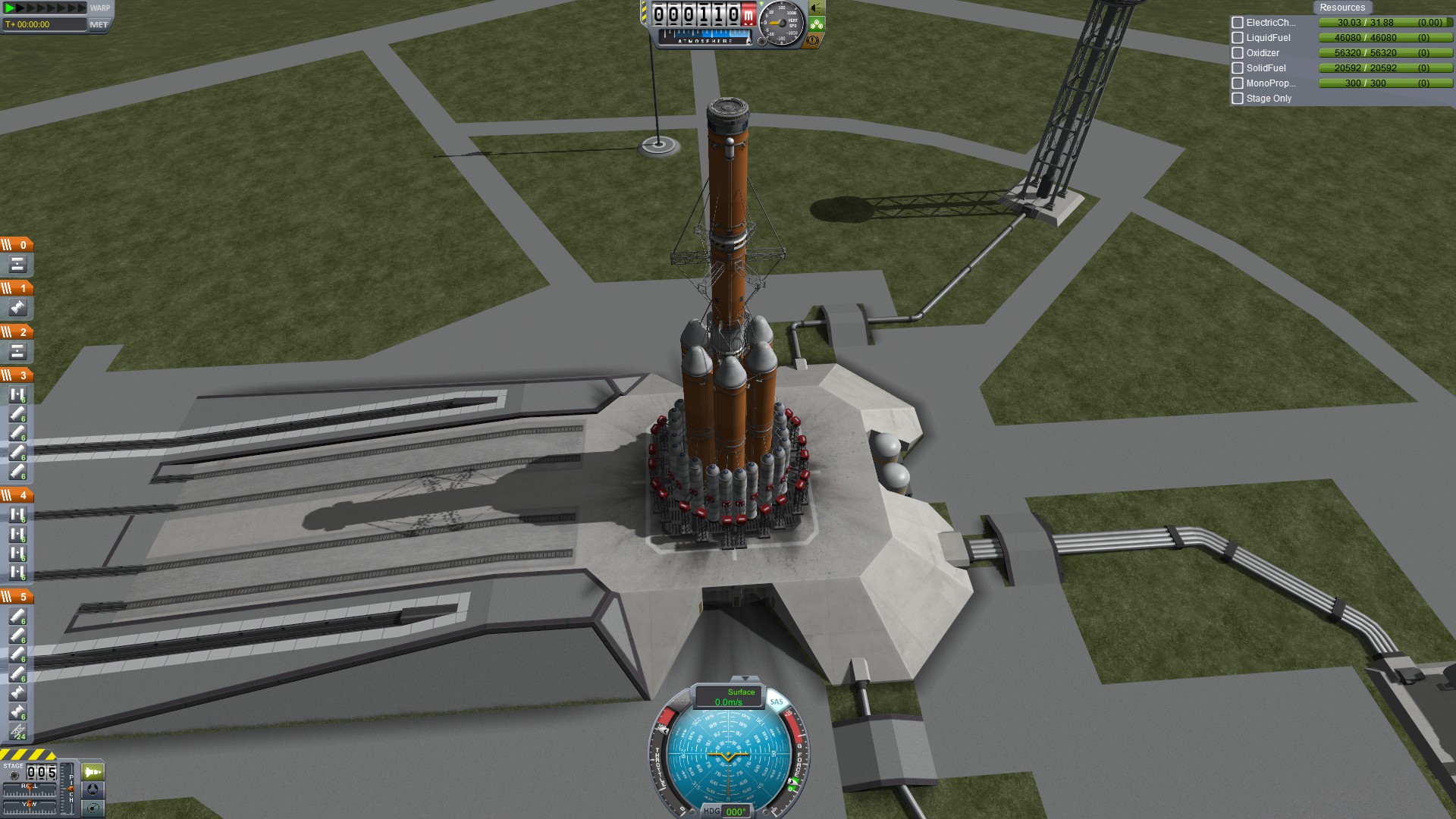Open the Resources panel tab

[x=1341, y=8]
